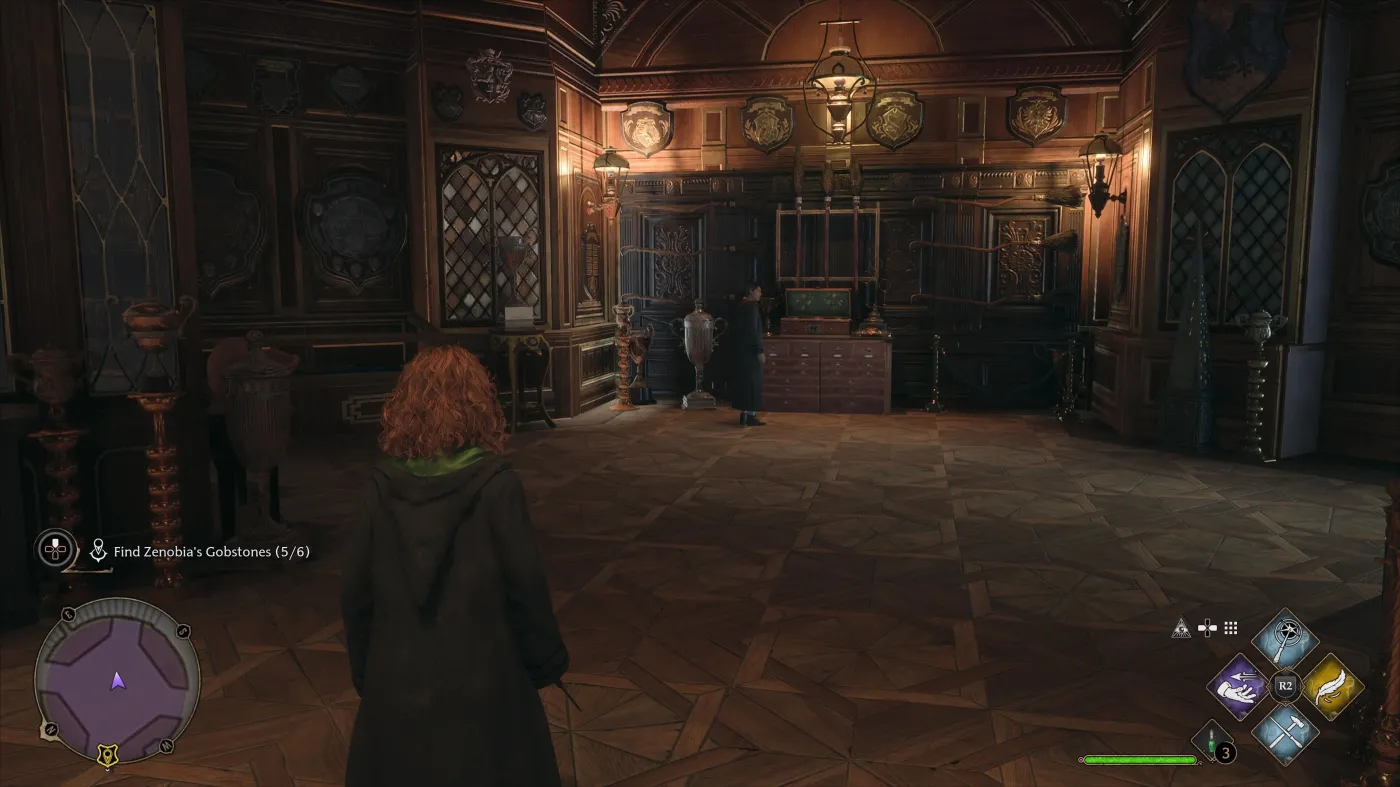
Task: Select the yellow Wingardium Leviosa feather spell
Action: tap(1331, 687)
